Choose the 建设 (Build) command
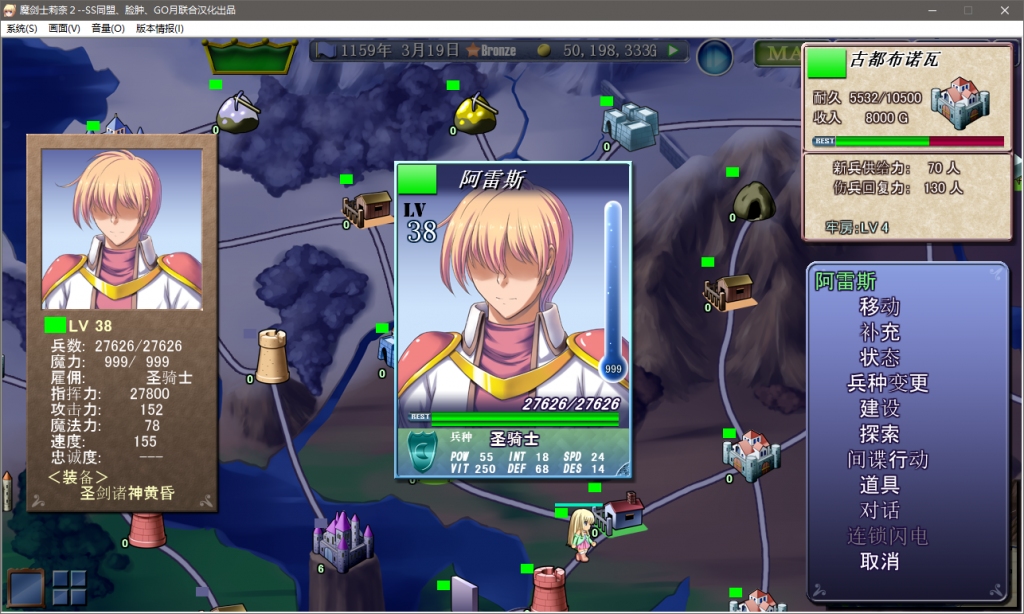The width and height of the screenshot is (1024, 614). coord(879,408)
